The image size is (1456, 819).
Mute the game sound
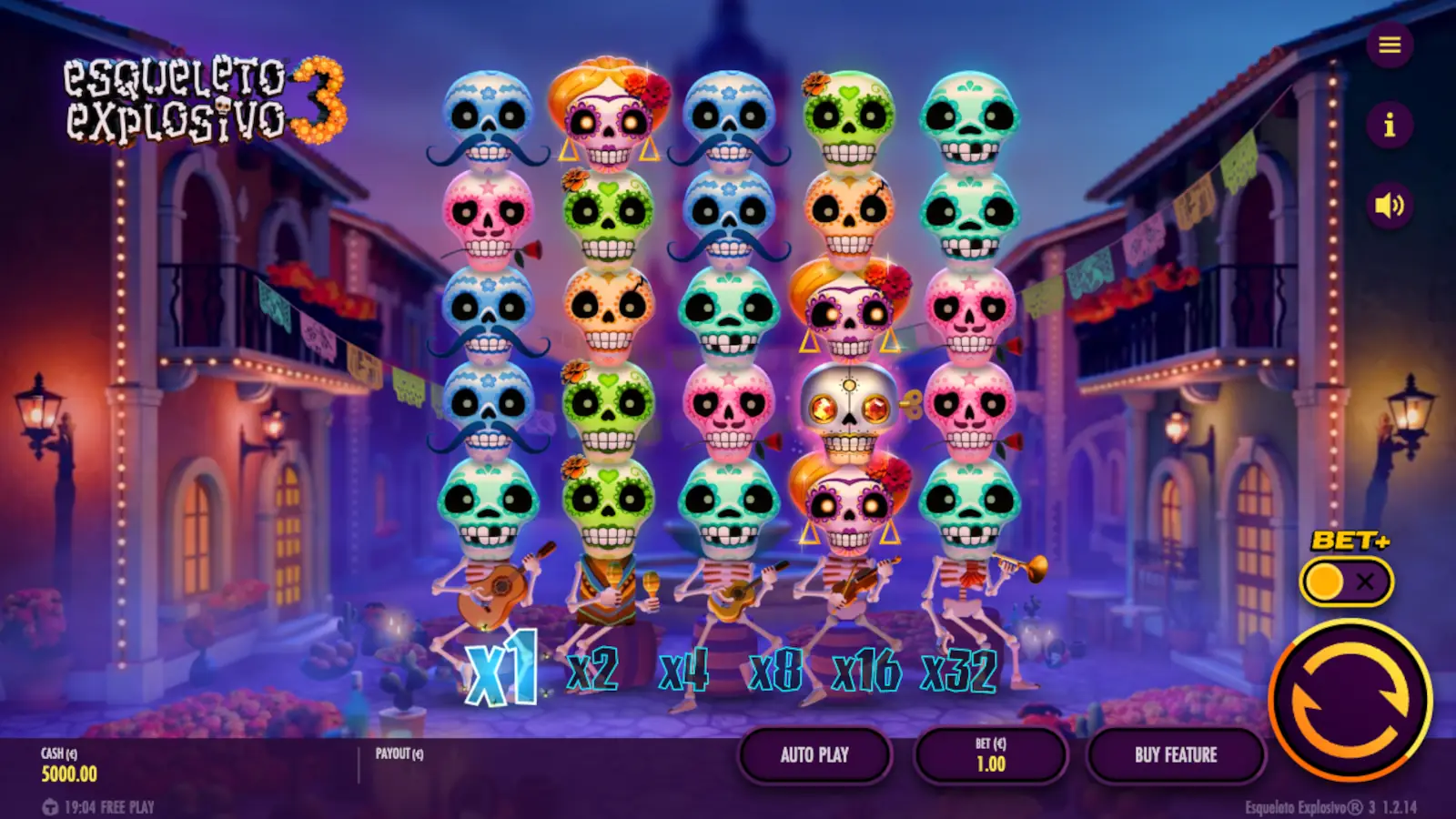click(x=1388, y=207)
